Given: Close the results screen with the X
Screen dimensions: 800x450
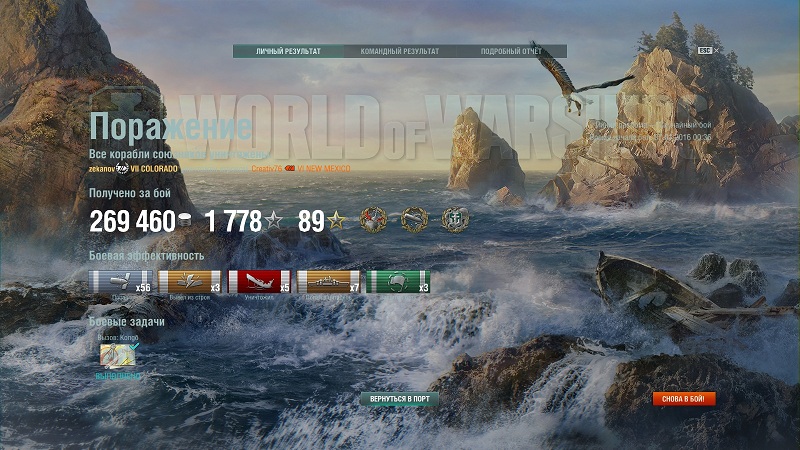Looking at the screenshot, I should click(x=717, y=50).
